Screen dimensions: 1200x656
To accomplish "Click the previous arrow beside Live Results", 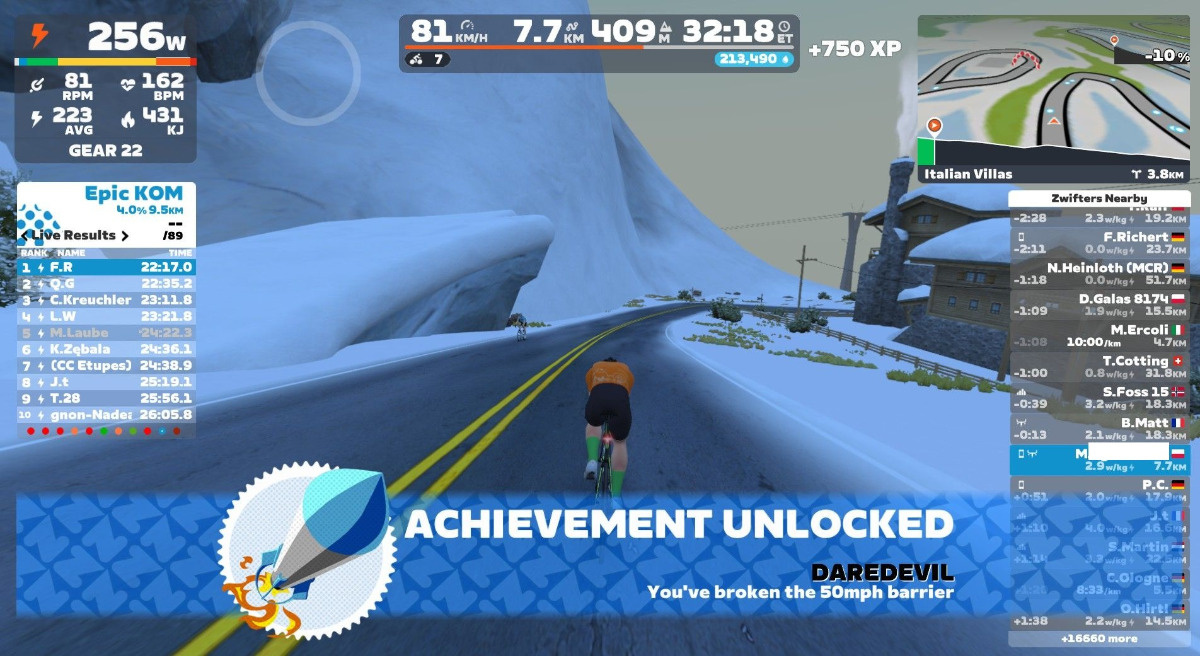I will click(x=24, y=236).
